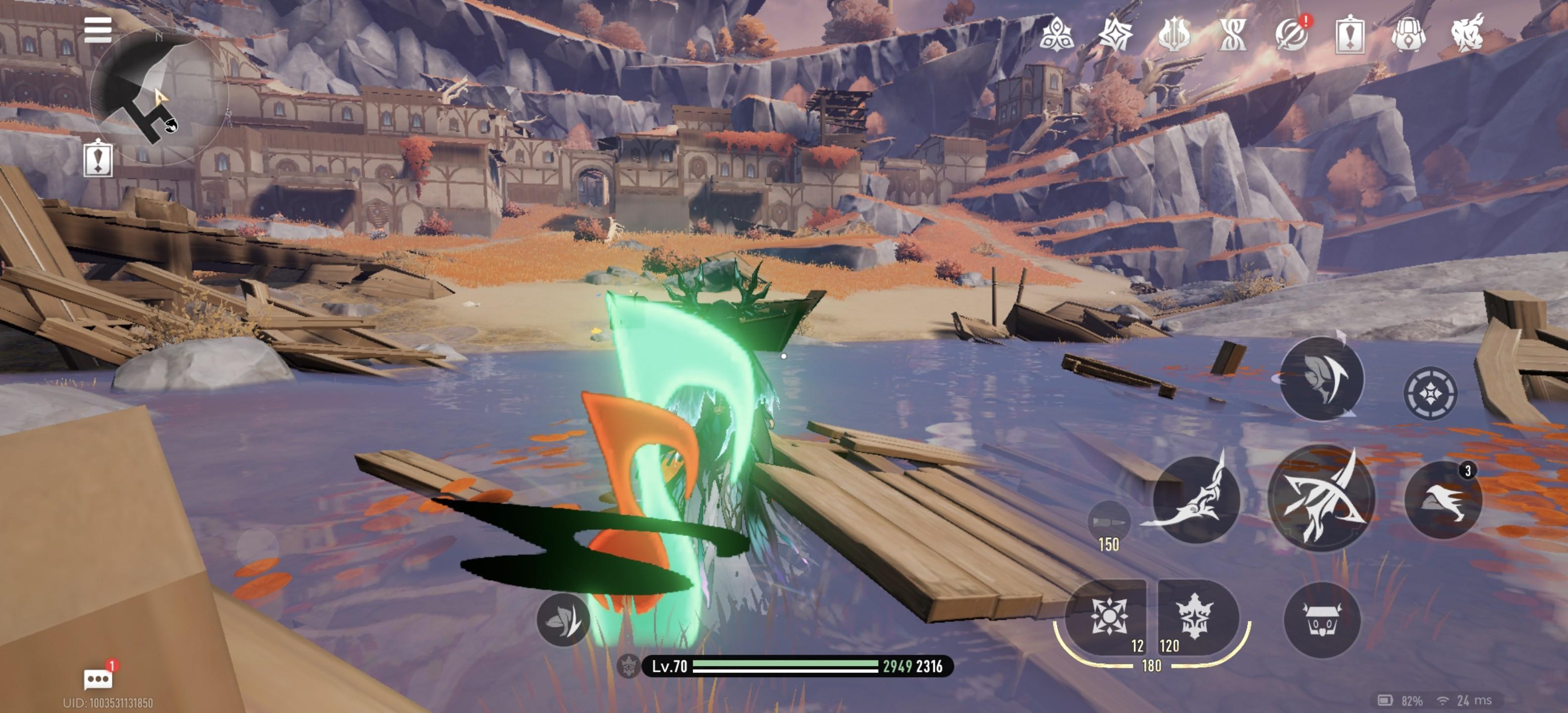Activate the helmet swap skill button
The width and height of the screenshot is (1568, 713).
point(1322,378)
